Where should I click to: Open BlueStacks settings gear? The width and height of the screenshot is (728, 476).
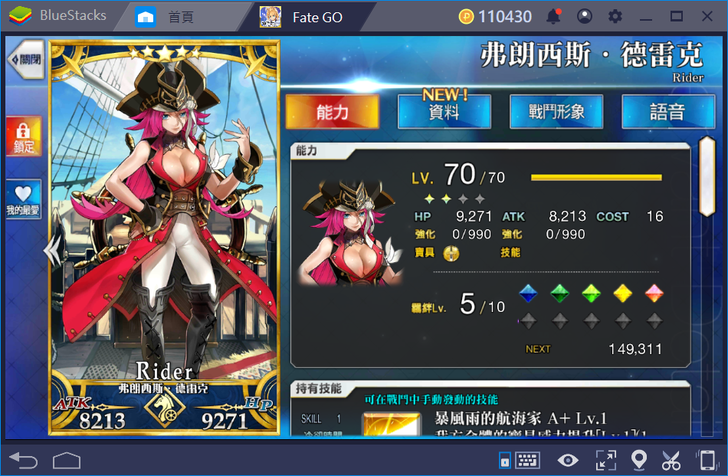pos(615,16)
